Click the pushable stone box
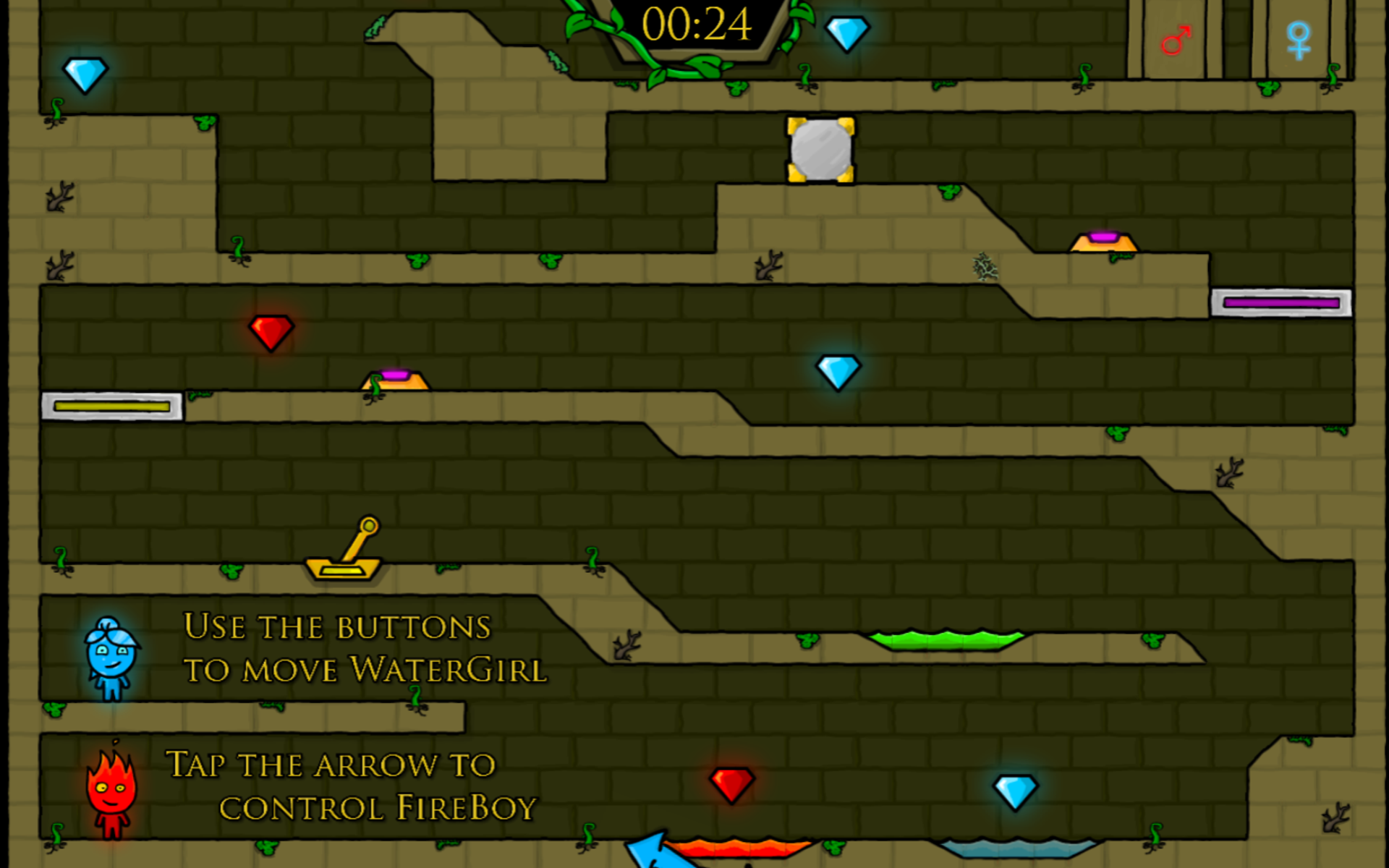Viewport: 1389px width, 868px height. click(820, 148)
